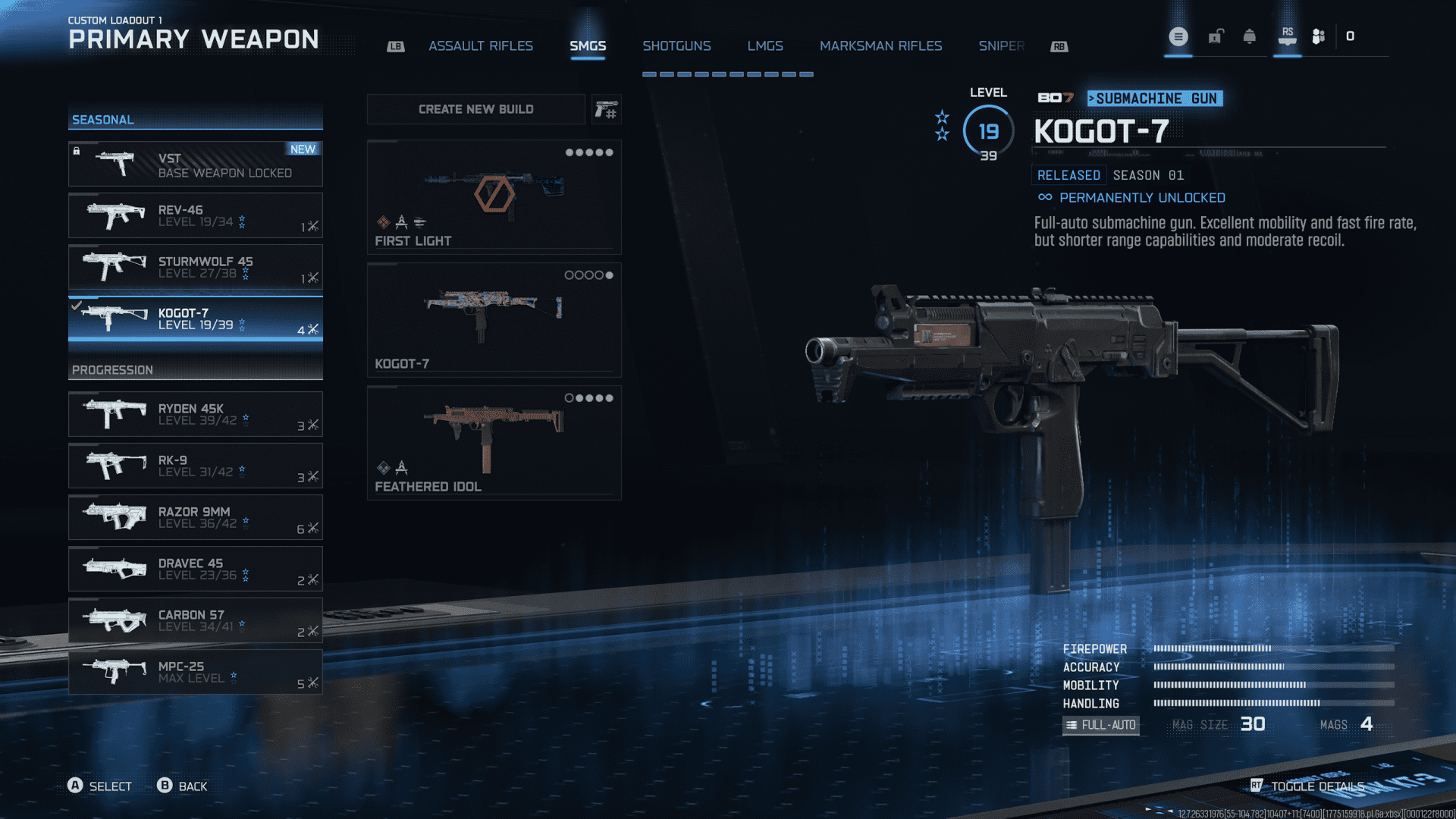Equip the MPC-25 max level weapon

click(x=196, y=672)
